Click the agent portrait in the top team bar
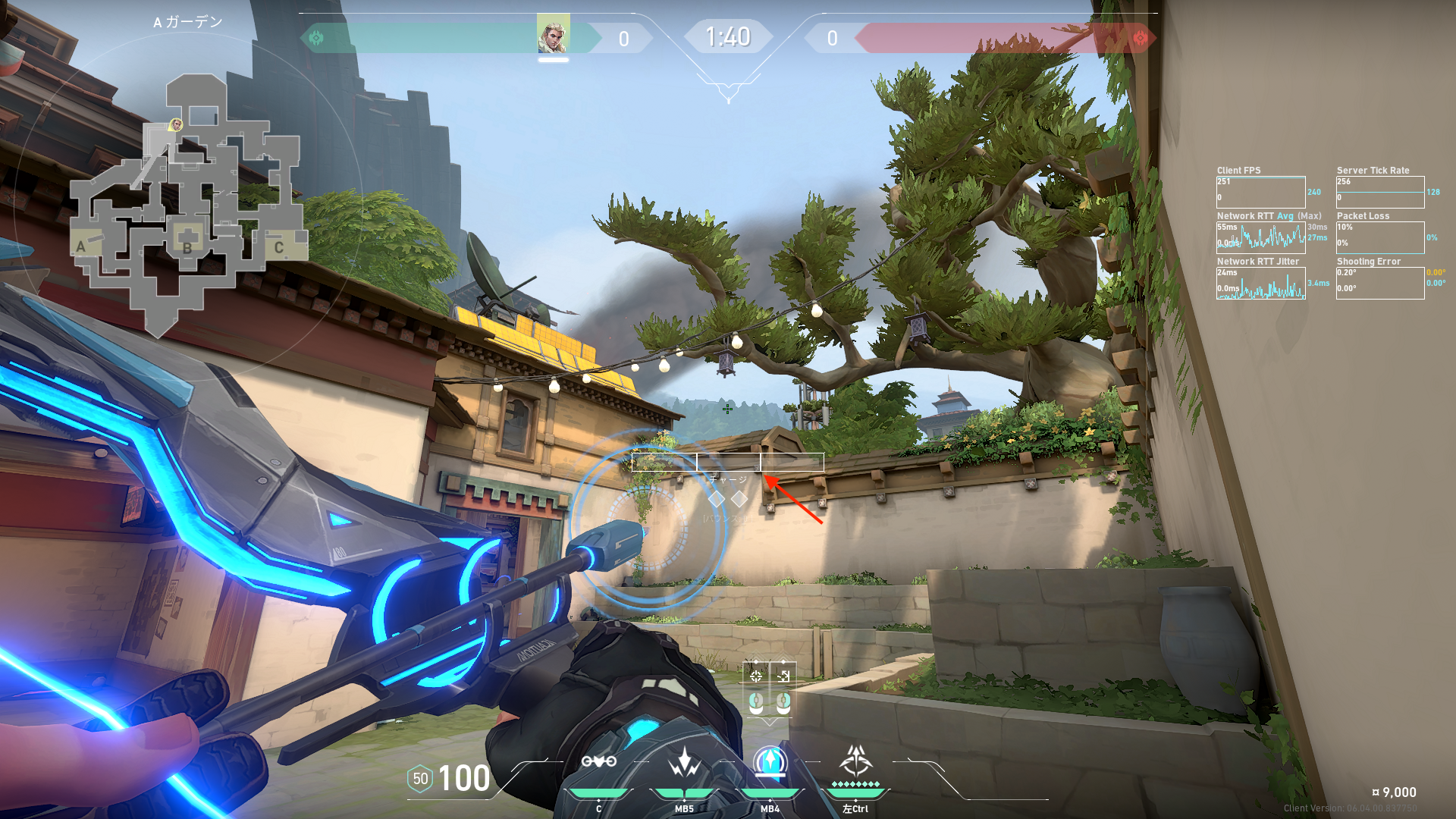1456x819 pixels. [553, 34]
